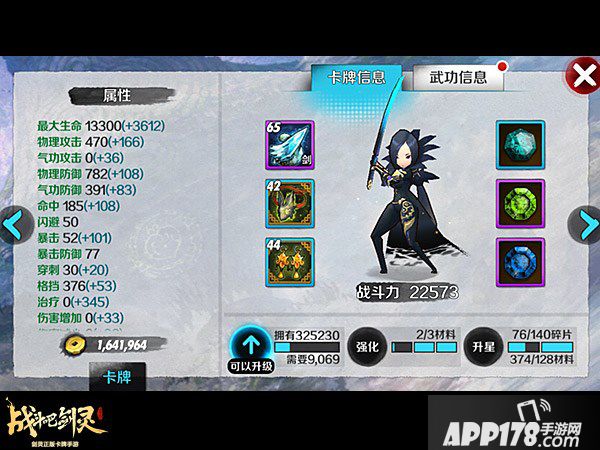Select the level 44 golden accessory slot
Image resolution: width=600 pixels, height=450 pixels.
[x=290, y=263]
